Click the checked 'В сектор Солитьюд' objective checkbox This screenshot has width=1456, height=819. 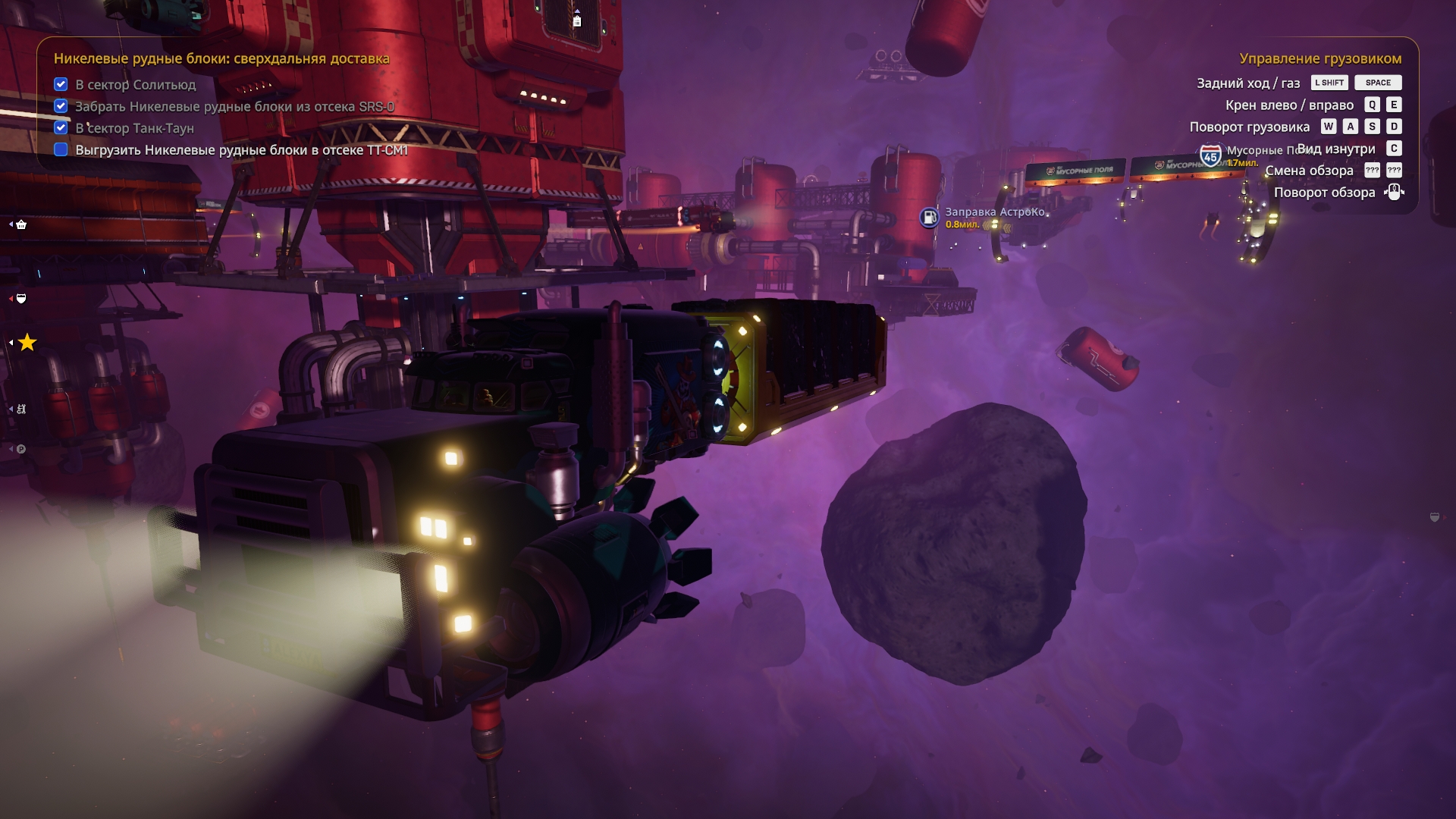pos(61,84)
